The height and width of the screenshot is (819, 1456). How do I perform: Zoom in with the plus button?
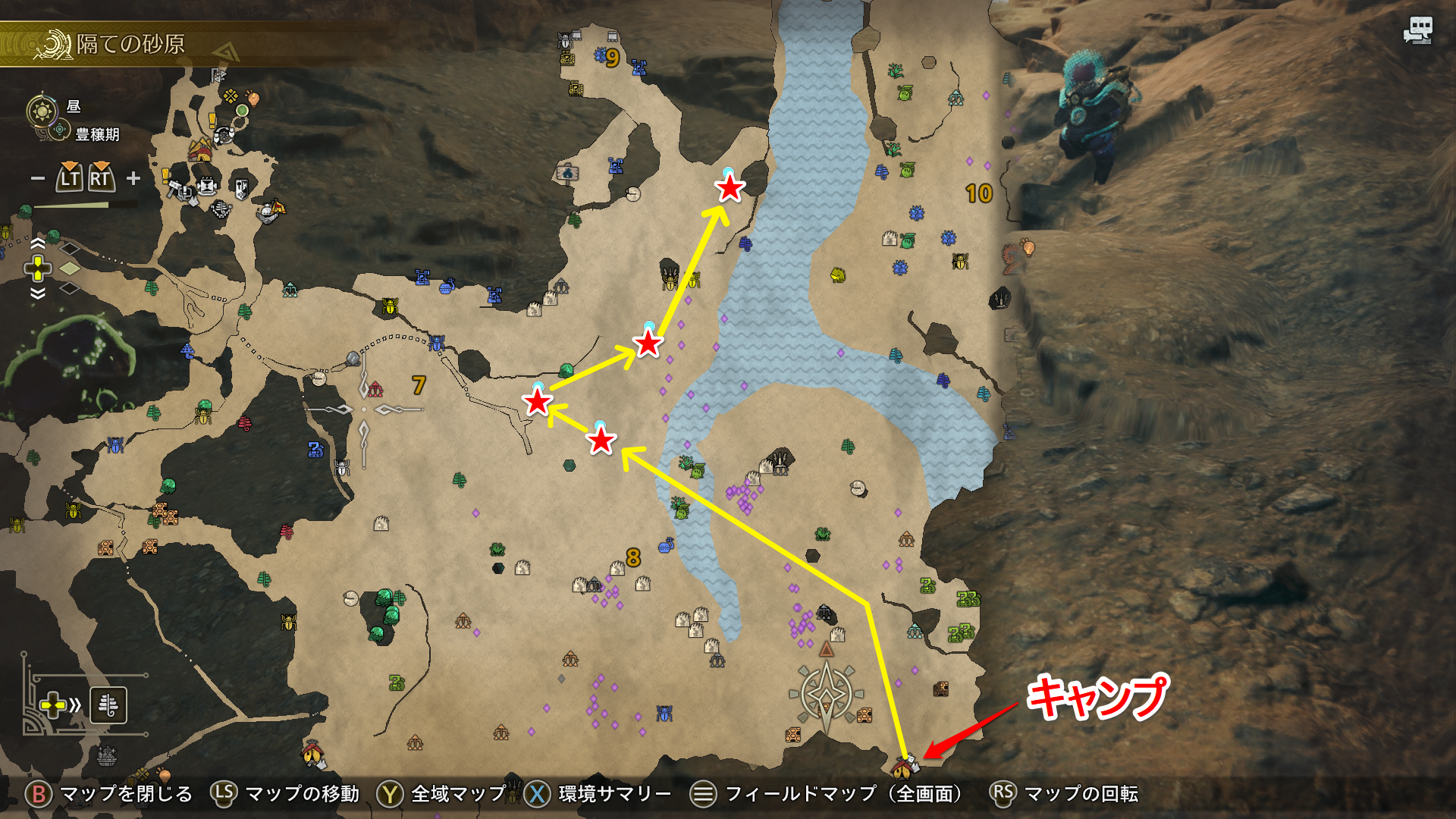[133, 178]
